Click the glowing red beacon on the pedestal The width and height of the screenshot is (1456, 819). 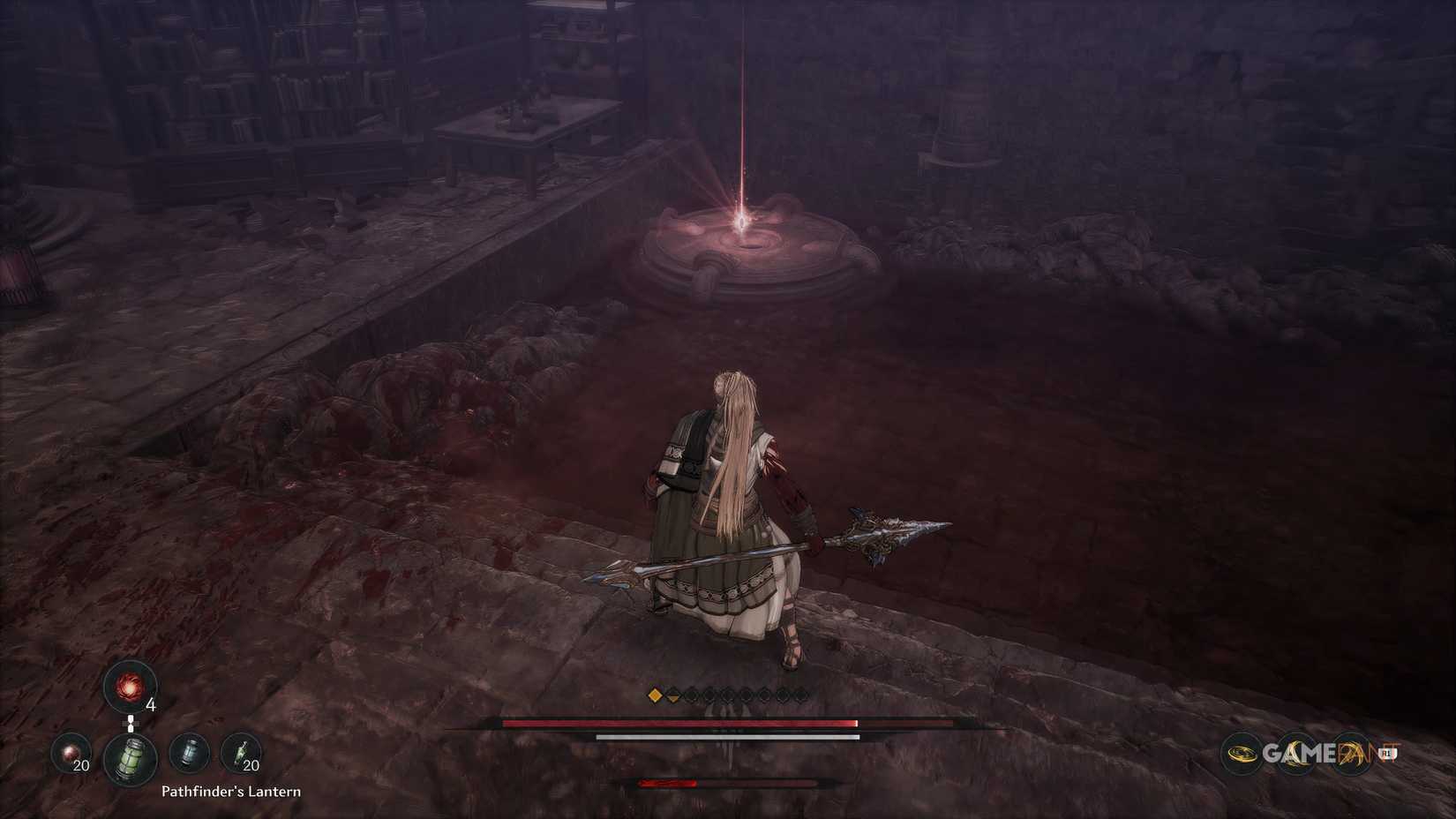pyautogui.click(x=741, y=221)
